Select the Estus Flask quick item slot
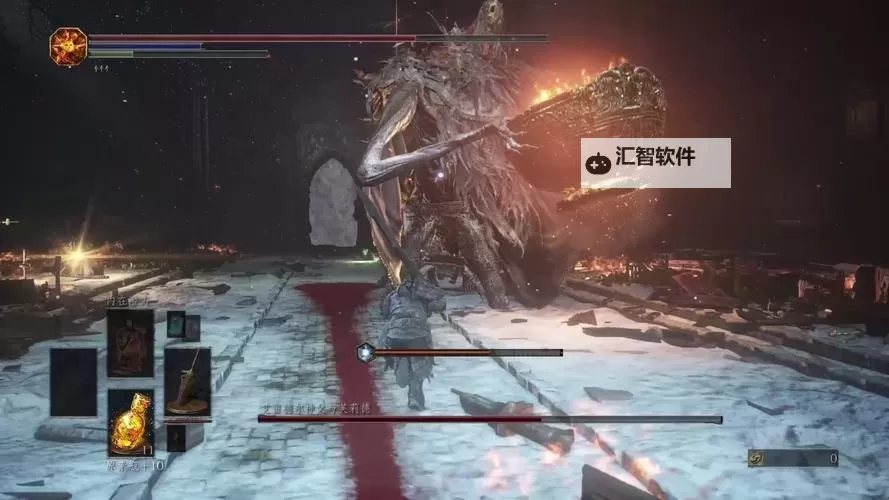This screenshot has width=889, height=500. (x=131, y=421)
